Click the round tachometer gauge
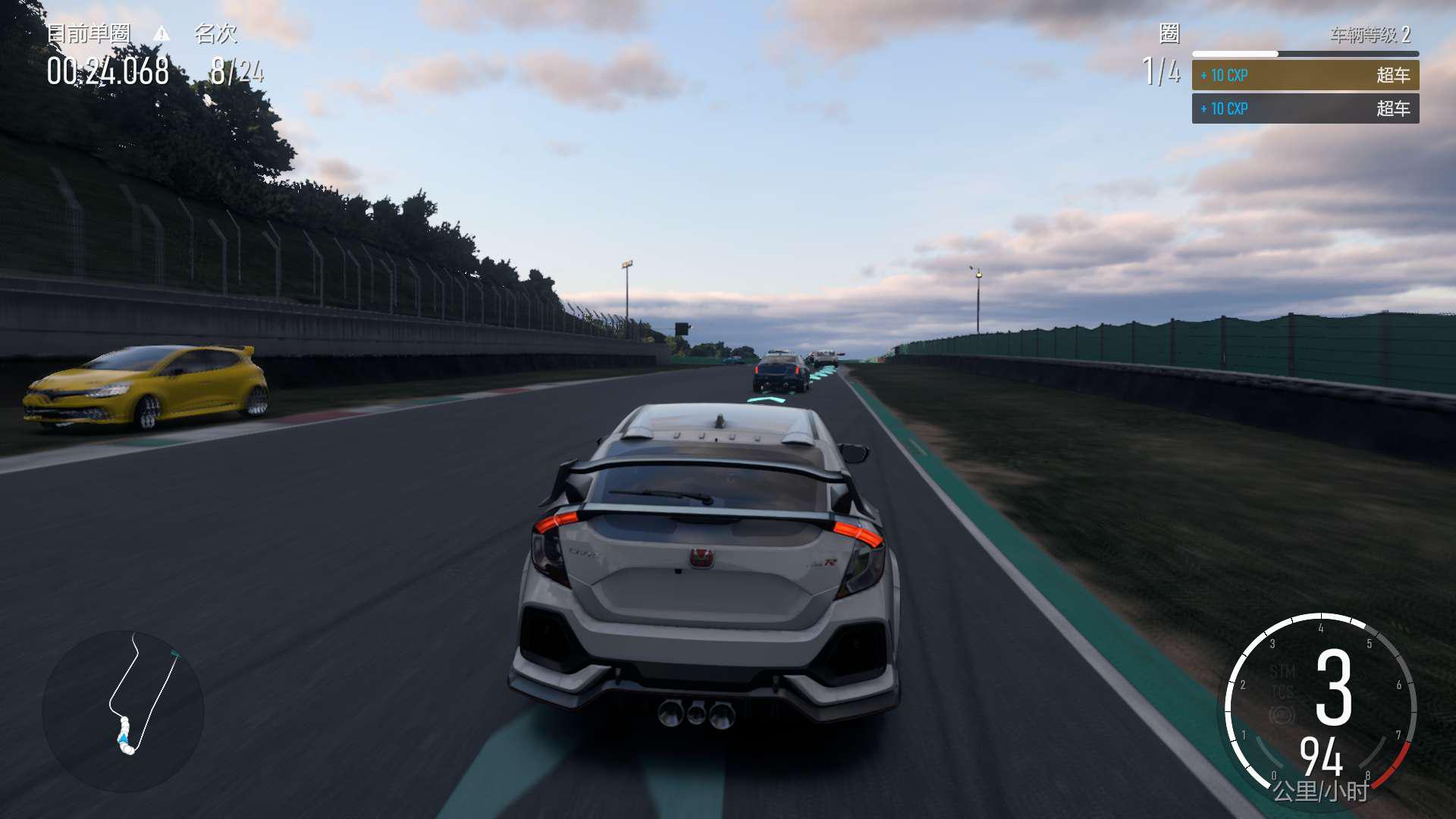The height and width of the screenshot is (819, 1456). pyautogui.click(x=1320, y=708)
